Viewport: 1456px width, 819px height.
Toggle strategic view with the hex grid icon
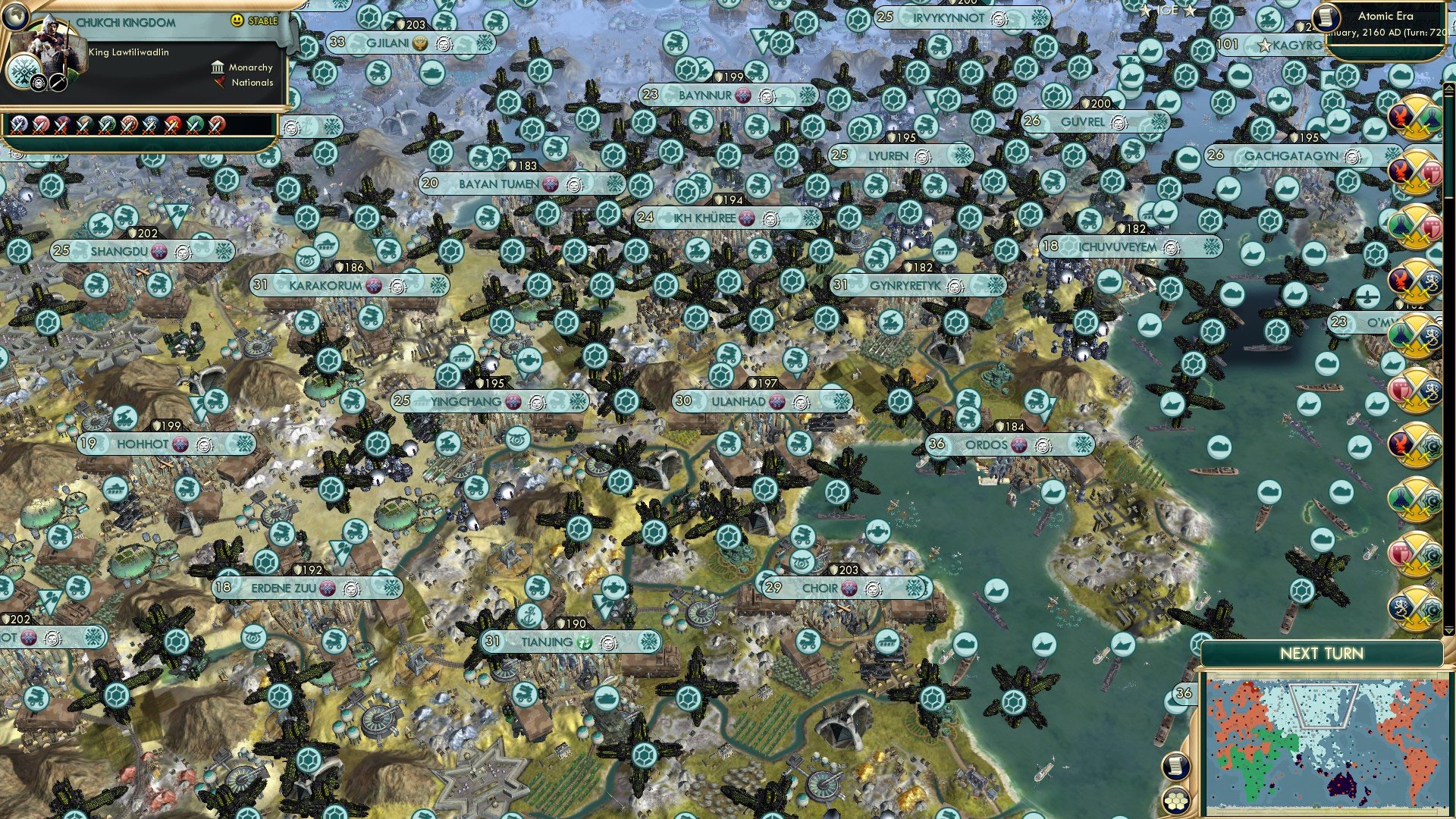point(1175,798)
